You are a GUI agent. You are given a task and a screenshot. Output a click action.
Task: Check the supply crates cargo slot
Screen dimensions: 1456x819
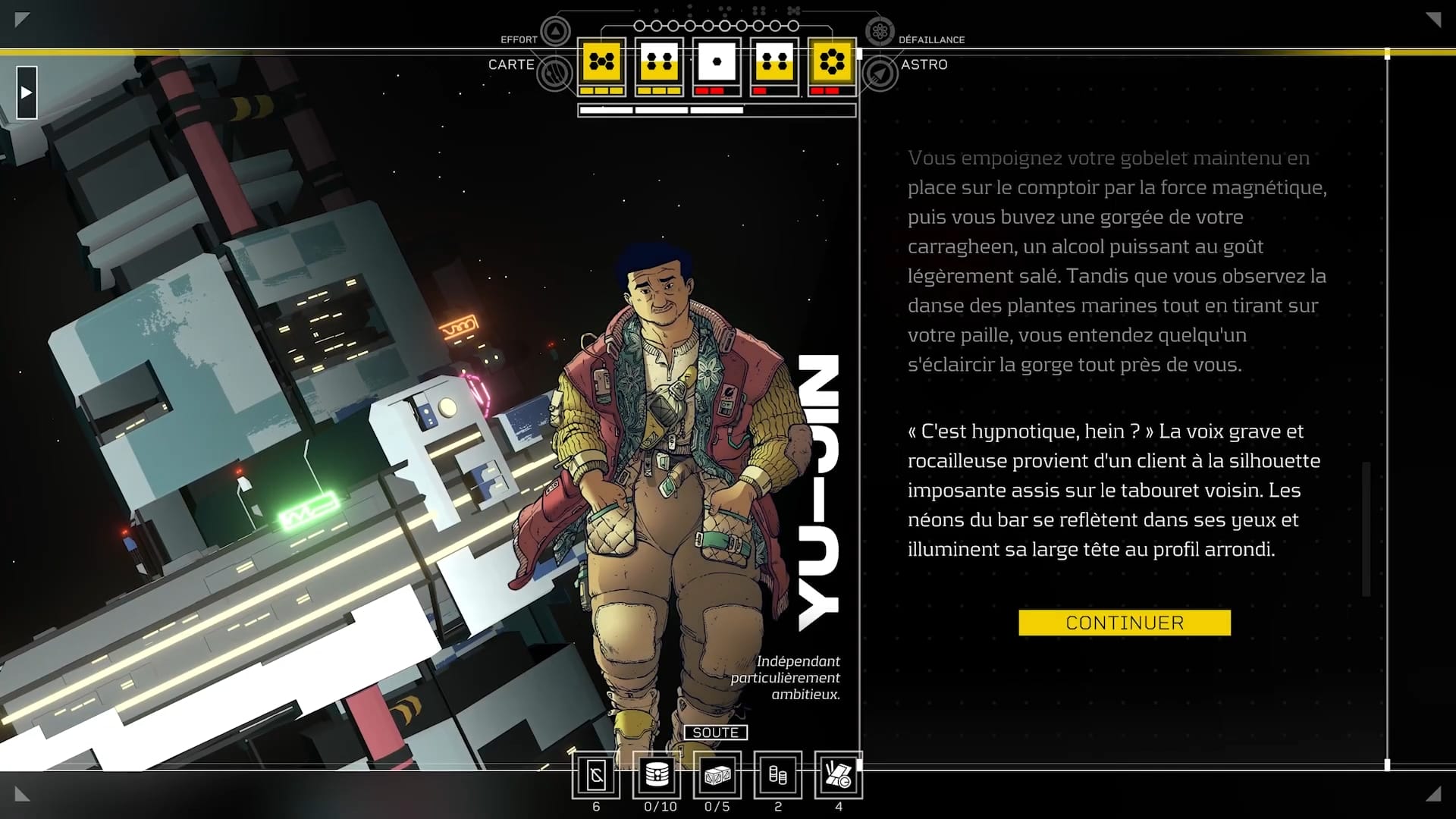click(x=717, y=775)
